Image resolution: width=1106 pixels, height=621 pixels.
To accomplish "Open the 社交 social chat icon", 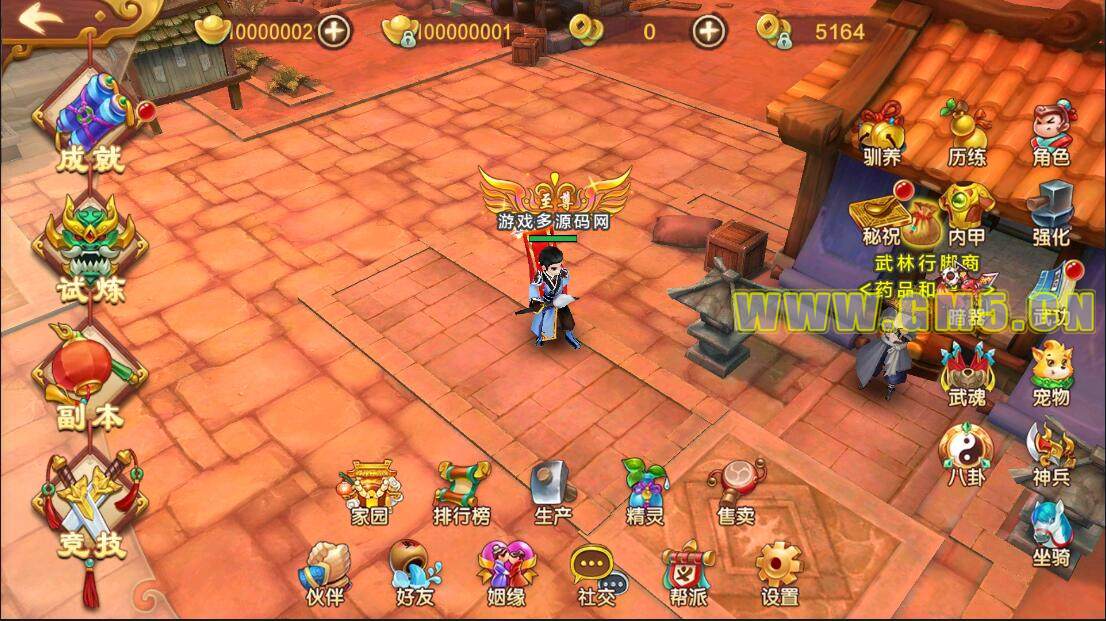I will point(597,573).
